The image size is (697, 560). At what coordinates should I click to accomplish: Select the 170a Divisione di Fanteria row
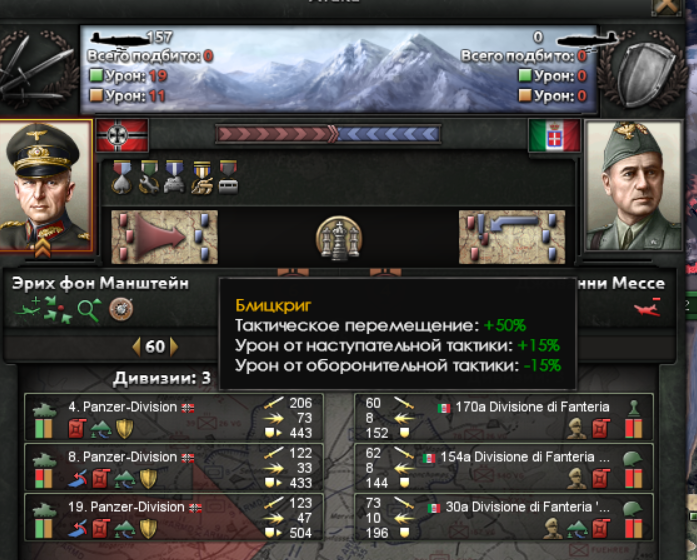point(504,418)
